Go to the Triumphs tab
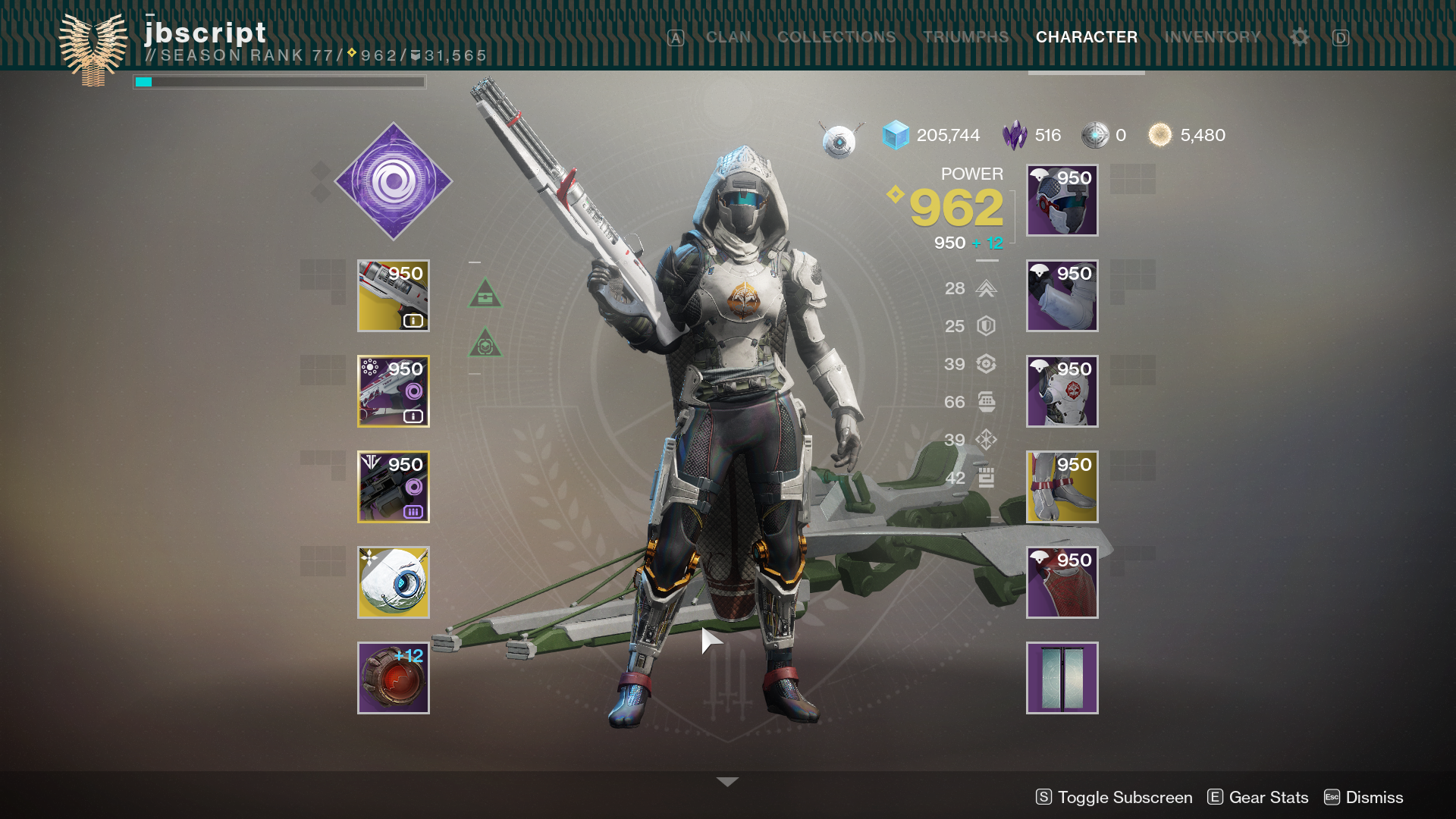The height and width of the screenshot is (819, 1456). tap(965, 37)
